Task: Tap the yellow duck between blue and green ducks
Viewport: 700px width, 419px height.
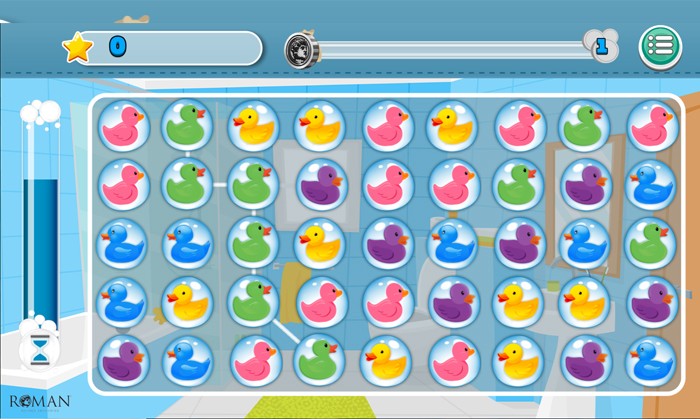Action: tap(188, 299)
